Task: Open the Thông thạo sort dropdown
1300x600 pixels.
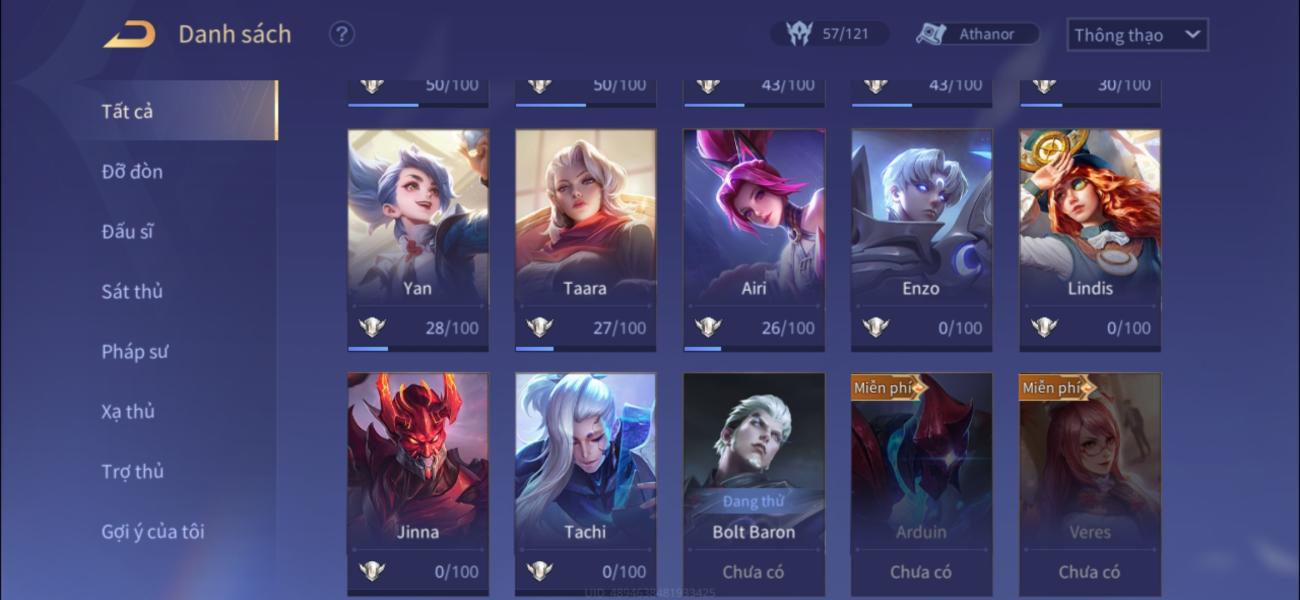Action: pyautogui.click(x=1137, y=35)
